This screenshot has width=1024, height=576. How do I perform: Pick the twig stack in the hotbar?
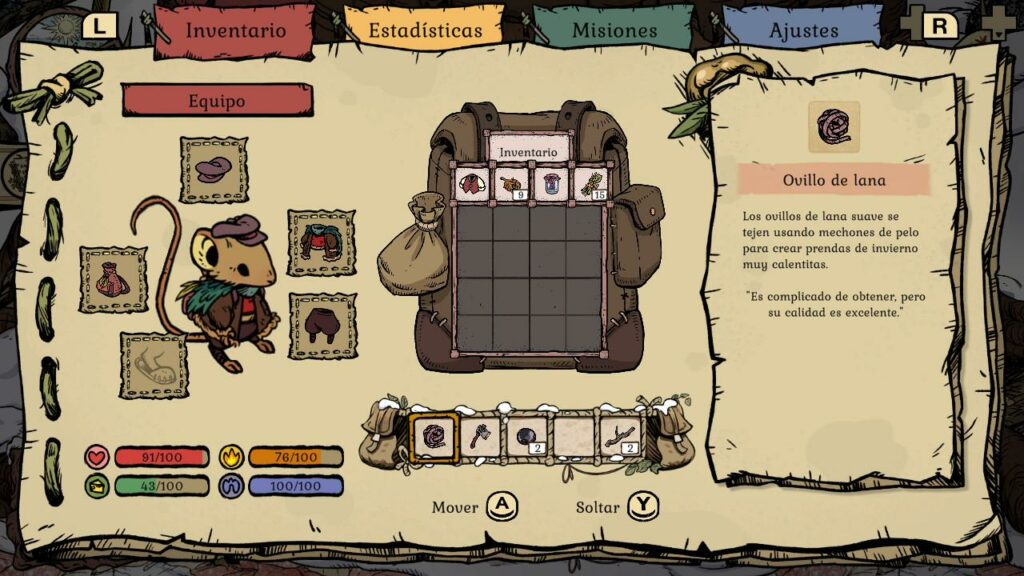point(620,436)
